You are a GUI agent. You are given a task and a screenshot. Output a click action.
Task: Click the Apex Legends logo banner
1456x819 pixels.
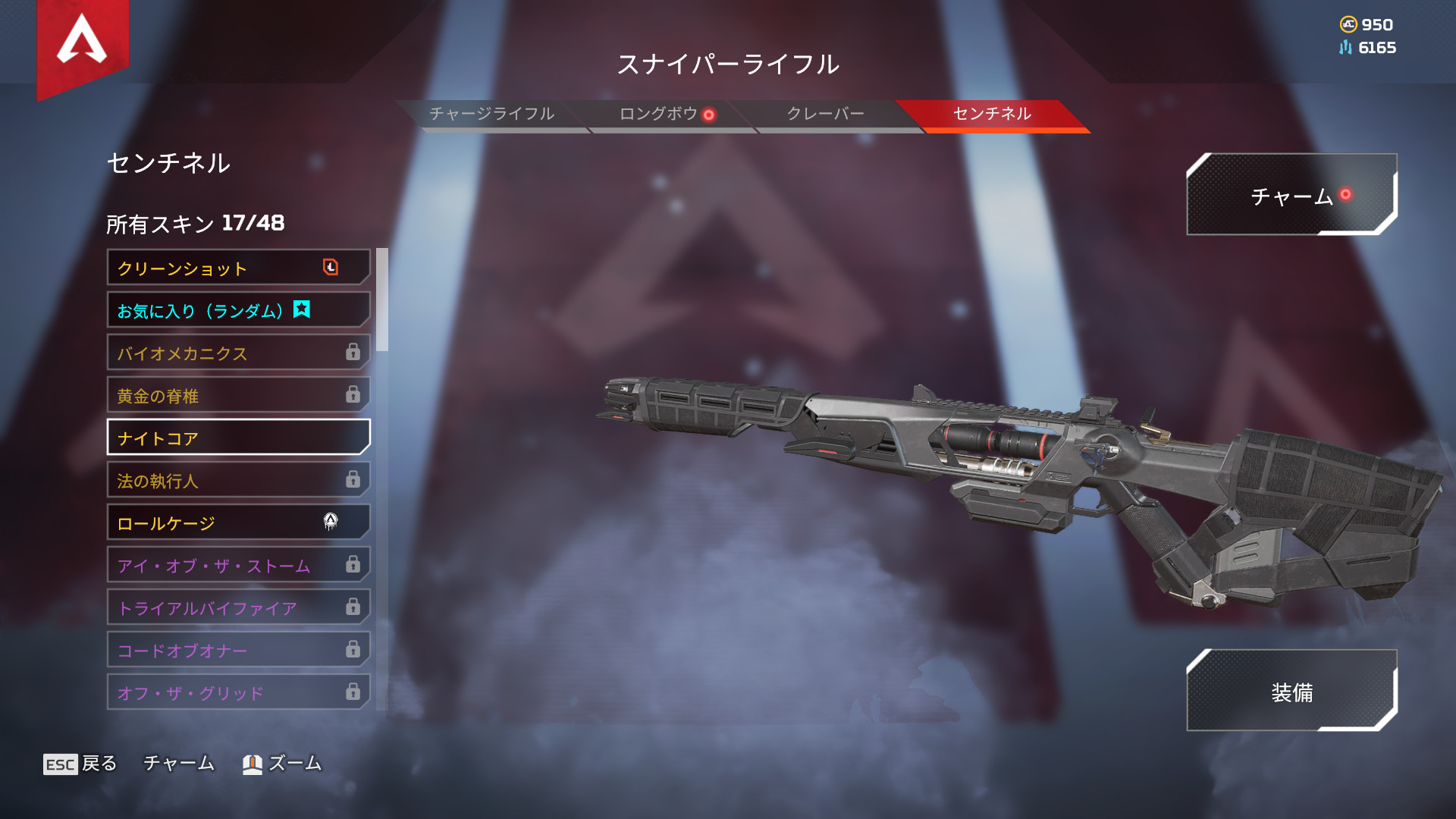coord(83,42)
